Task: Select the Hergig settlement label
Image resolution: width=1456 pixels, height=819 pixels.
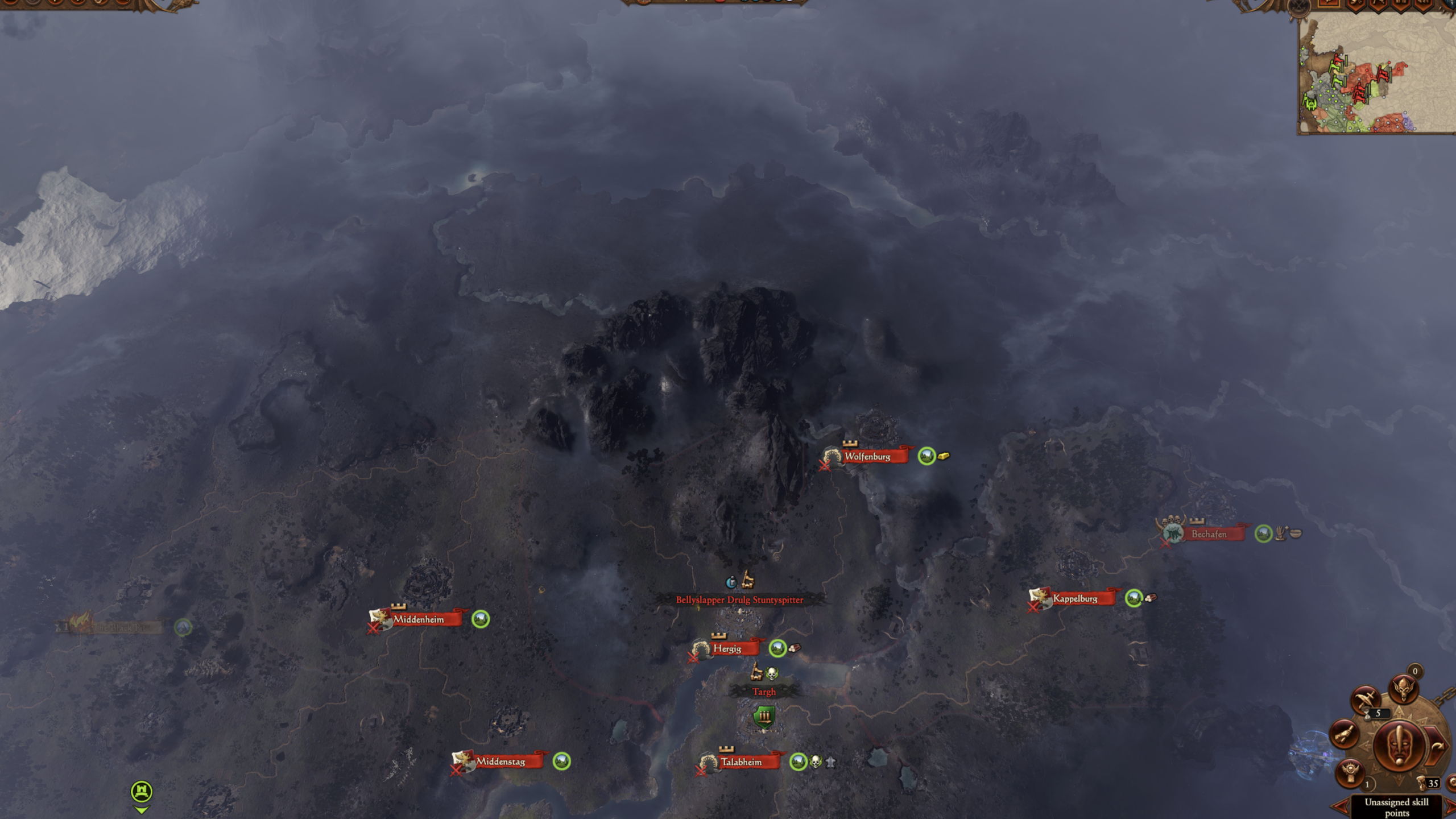Action: tap(727, 649)
